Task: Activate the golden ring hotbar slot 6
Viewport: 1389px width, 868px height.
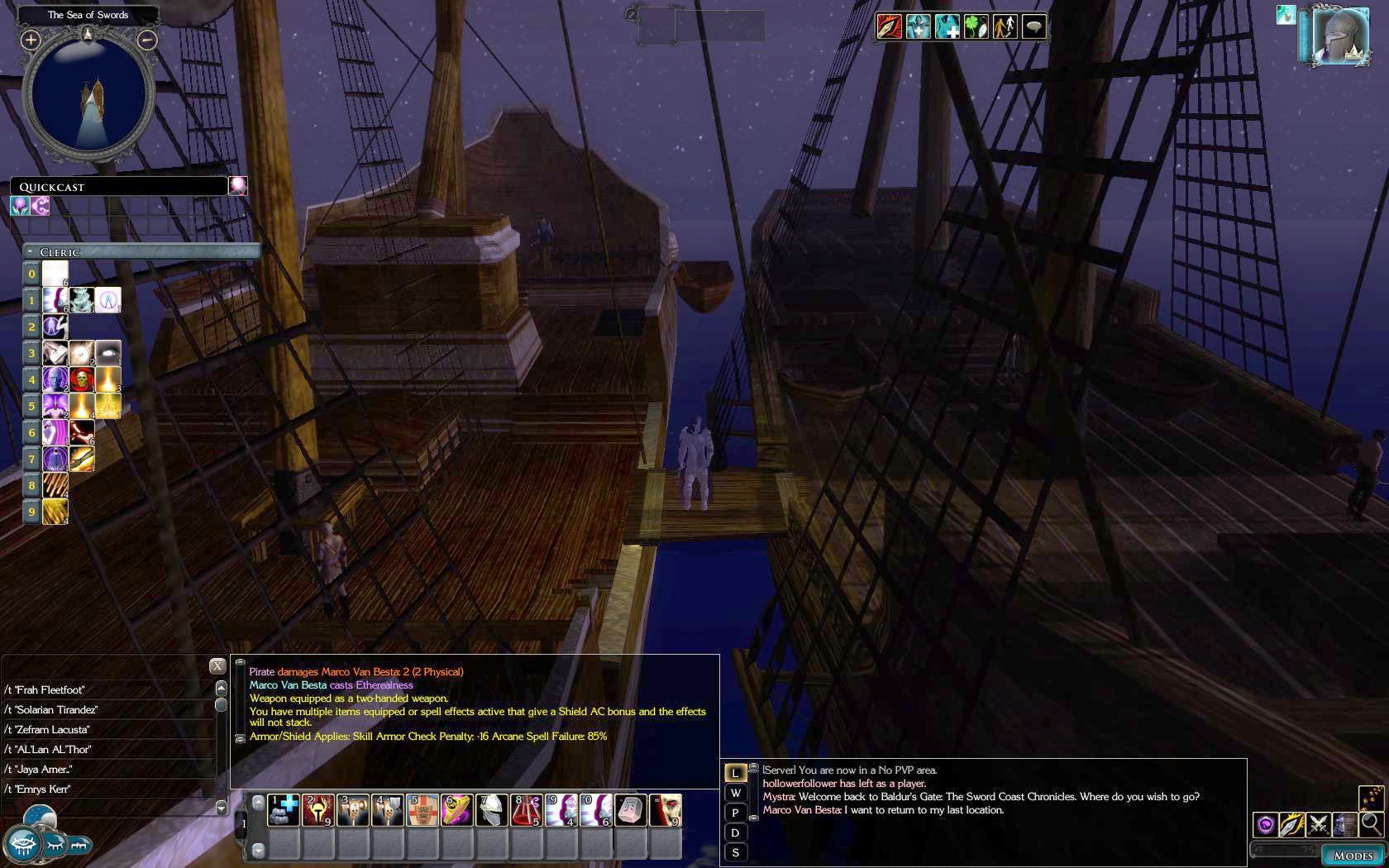Action: click(457, 810)
